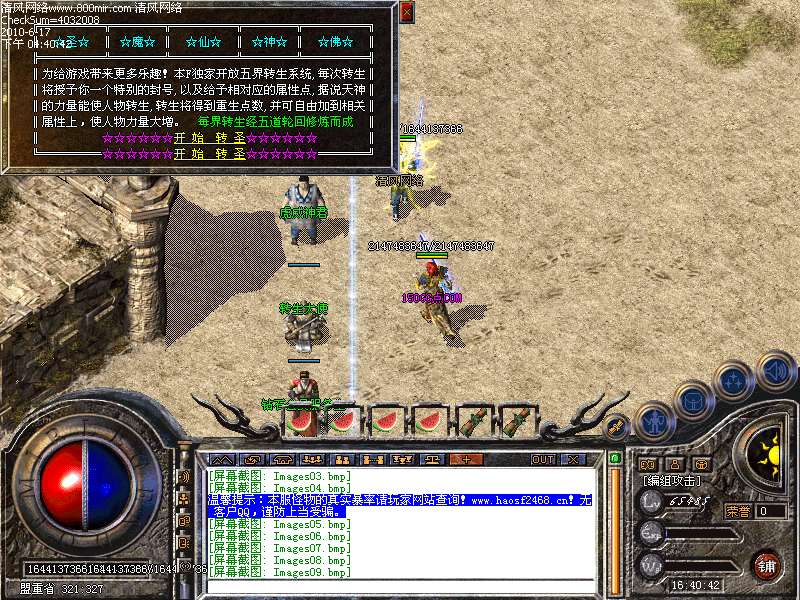Click the sun day-night indicator orb
The image size is (800, 600).
[770, 451]
